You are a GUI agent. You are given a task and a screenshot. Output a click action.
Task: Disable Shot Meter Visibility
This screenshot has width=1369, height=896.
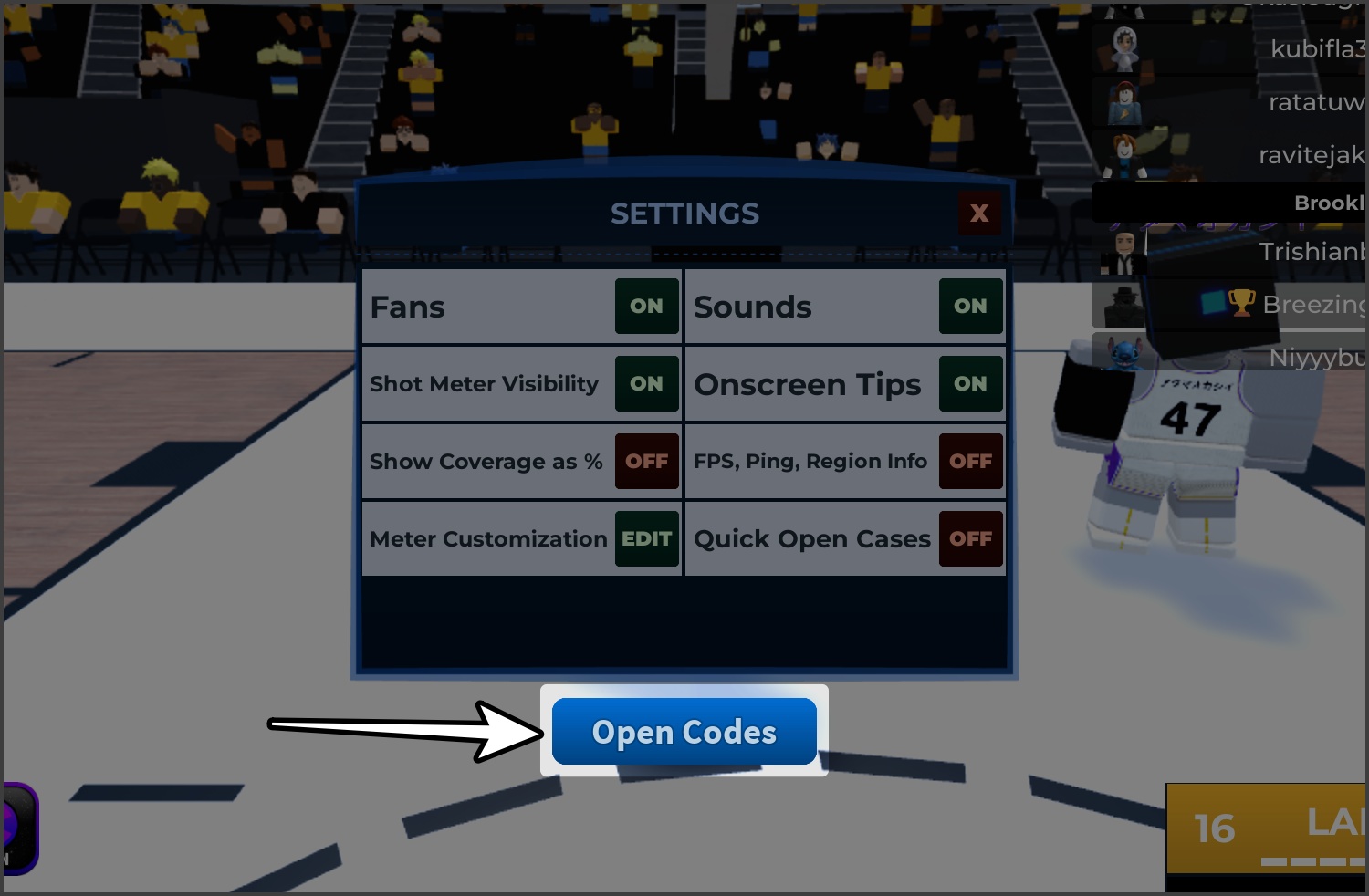[x=646, y=383]
